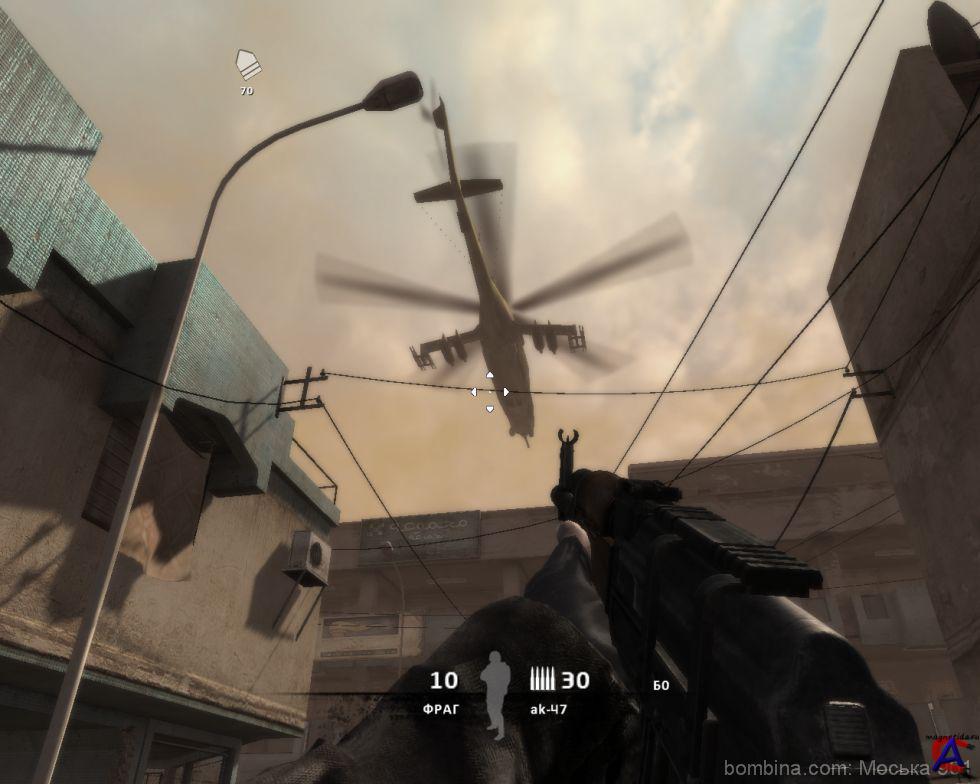Click the soldier stance silhouette icon

pos(492,695)
